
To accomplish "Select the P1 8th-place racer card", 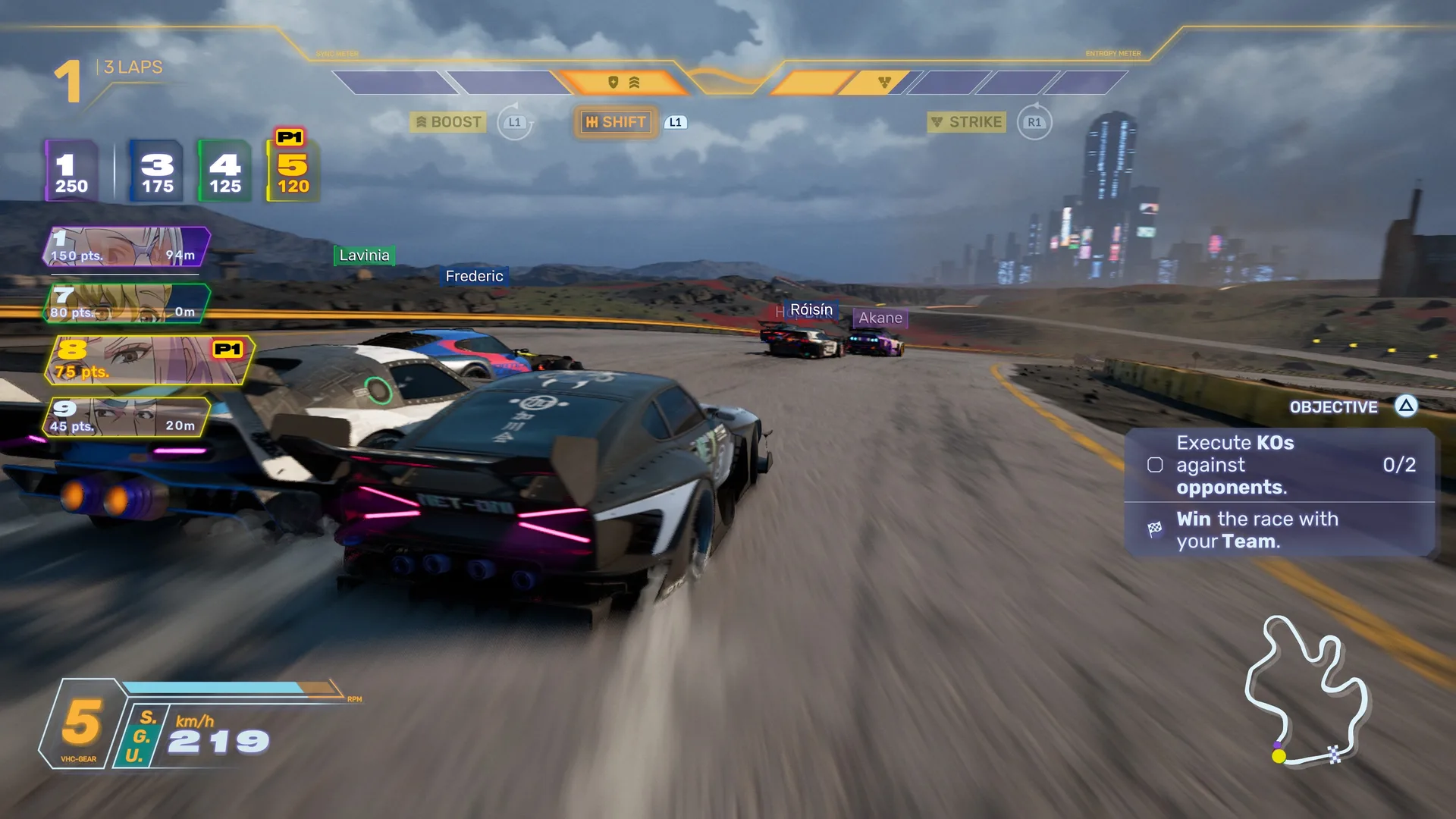I will tap(149, 360).
